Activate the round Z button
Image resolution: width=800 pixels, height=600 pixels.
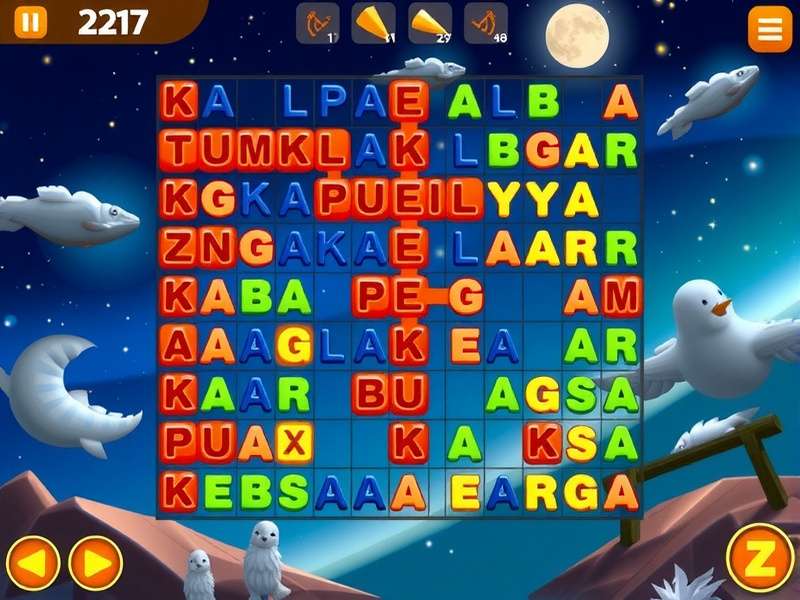click(759, 558)
